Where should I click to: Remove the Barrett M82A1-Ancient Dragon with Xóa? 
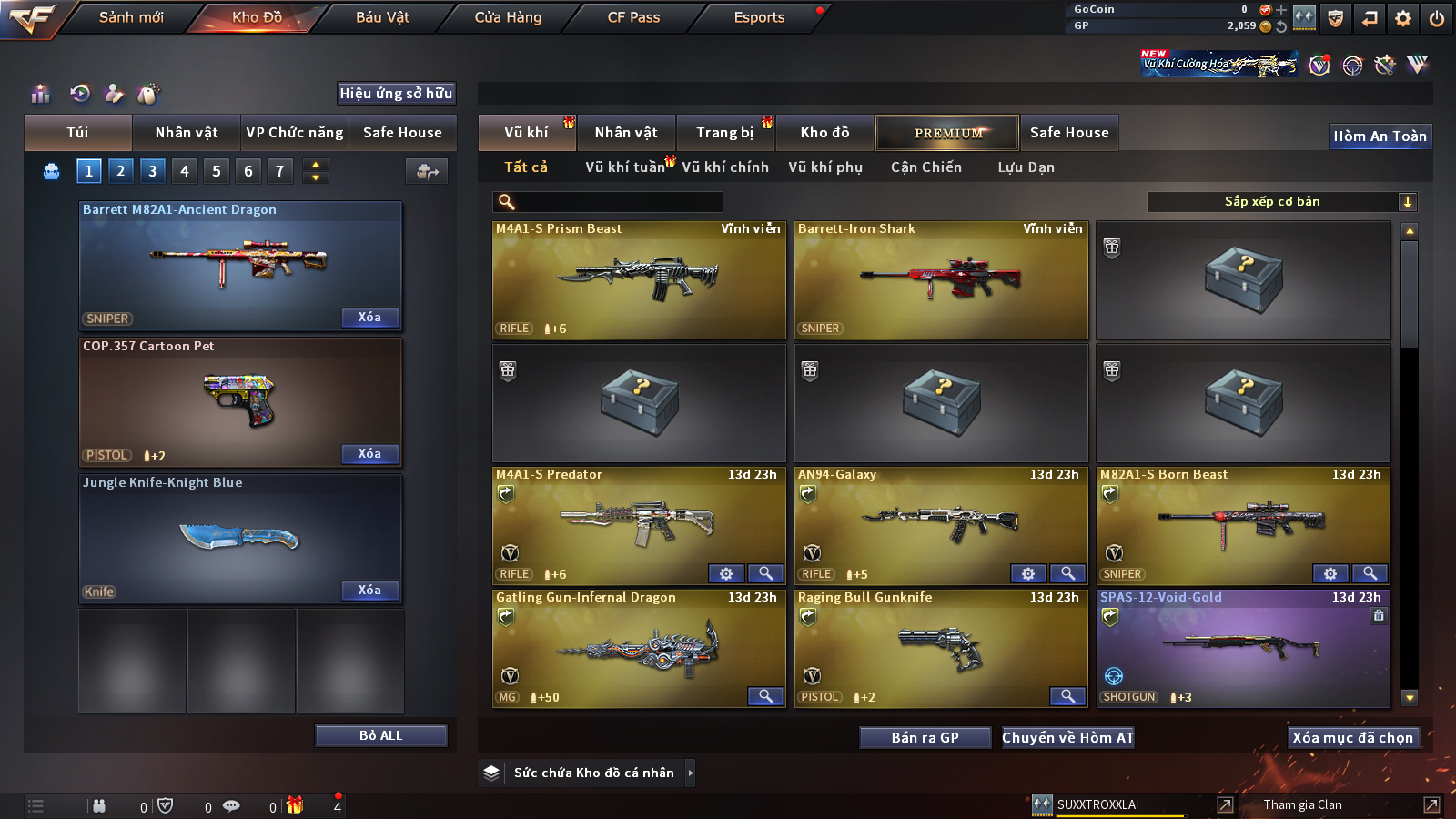[369, 318]
